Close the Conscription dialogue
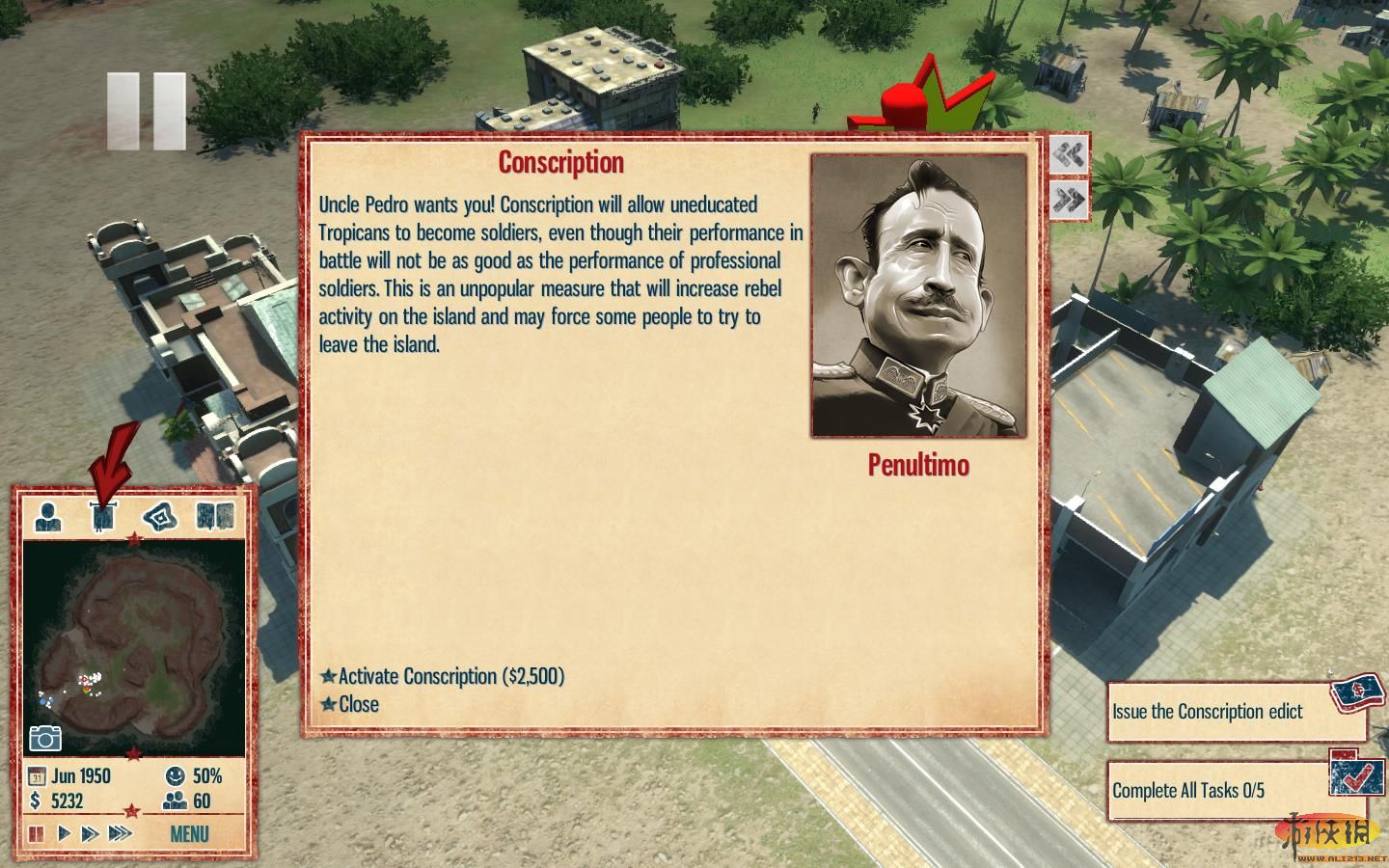 (x=358, y=704)
